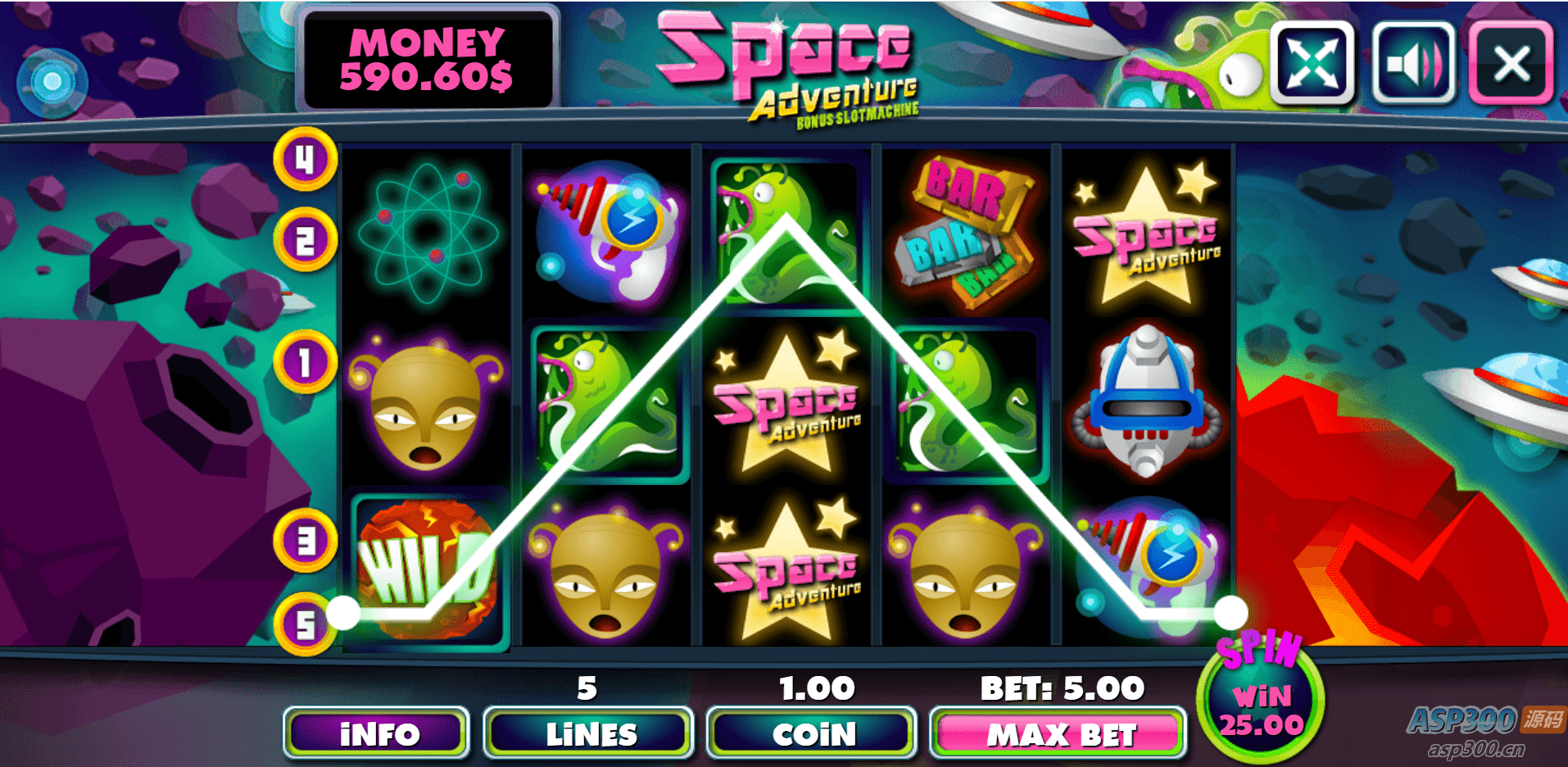Open the INFO paytable

click(378, 733)
